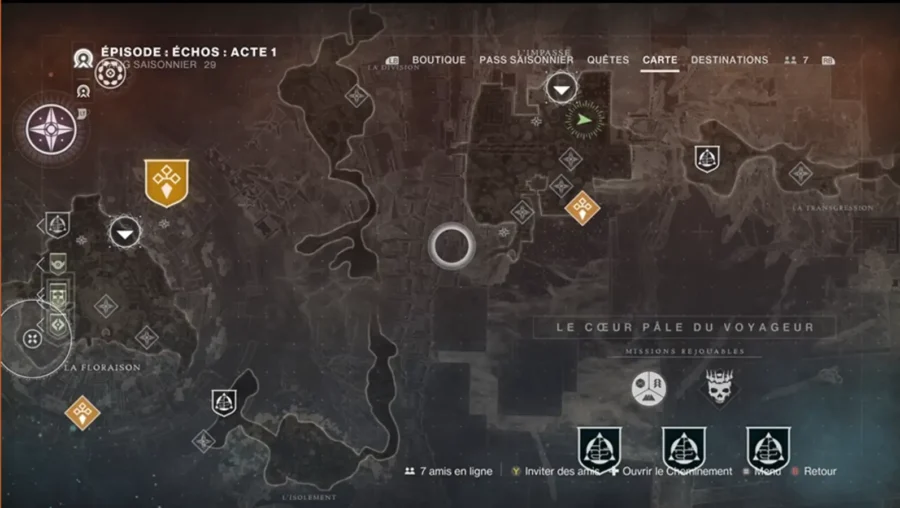Open the friends roster showing 7
The width and height of the screenshot is (900, 508).
(797, 60)
